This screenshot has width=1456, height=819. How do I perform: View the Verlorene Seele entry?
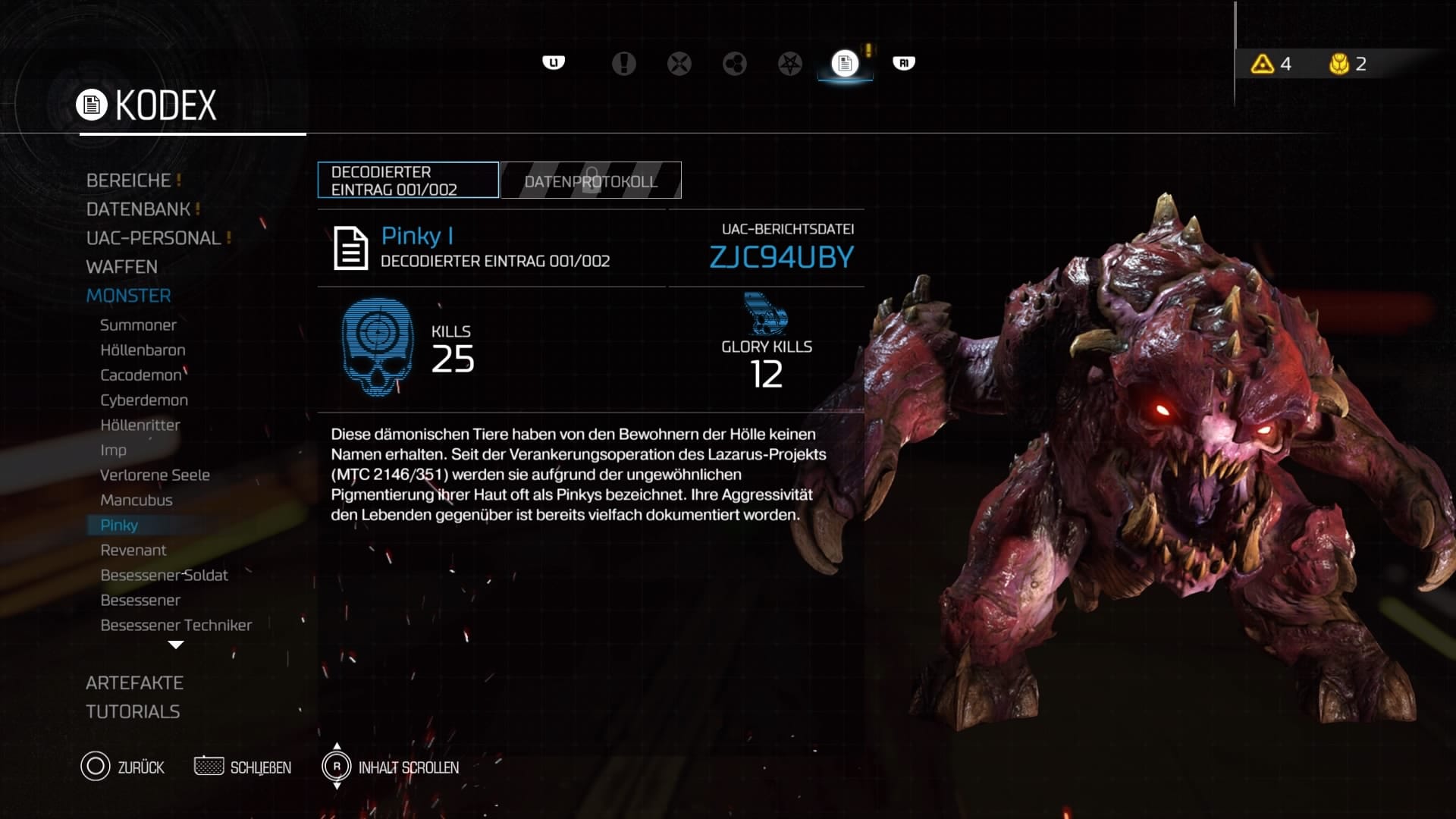[155, 475]
